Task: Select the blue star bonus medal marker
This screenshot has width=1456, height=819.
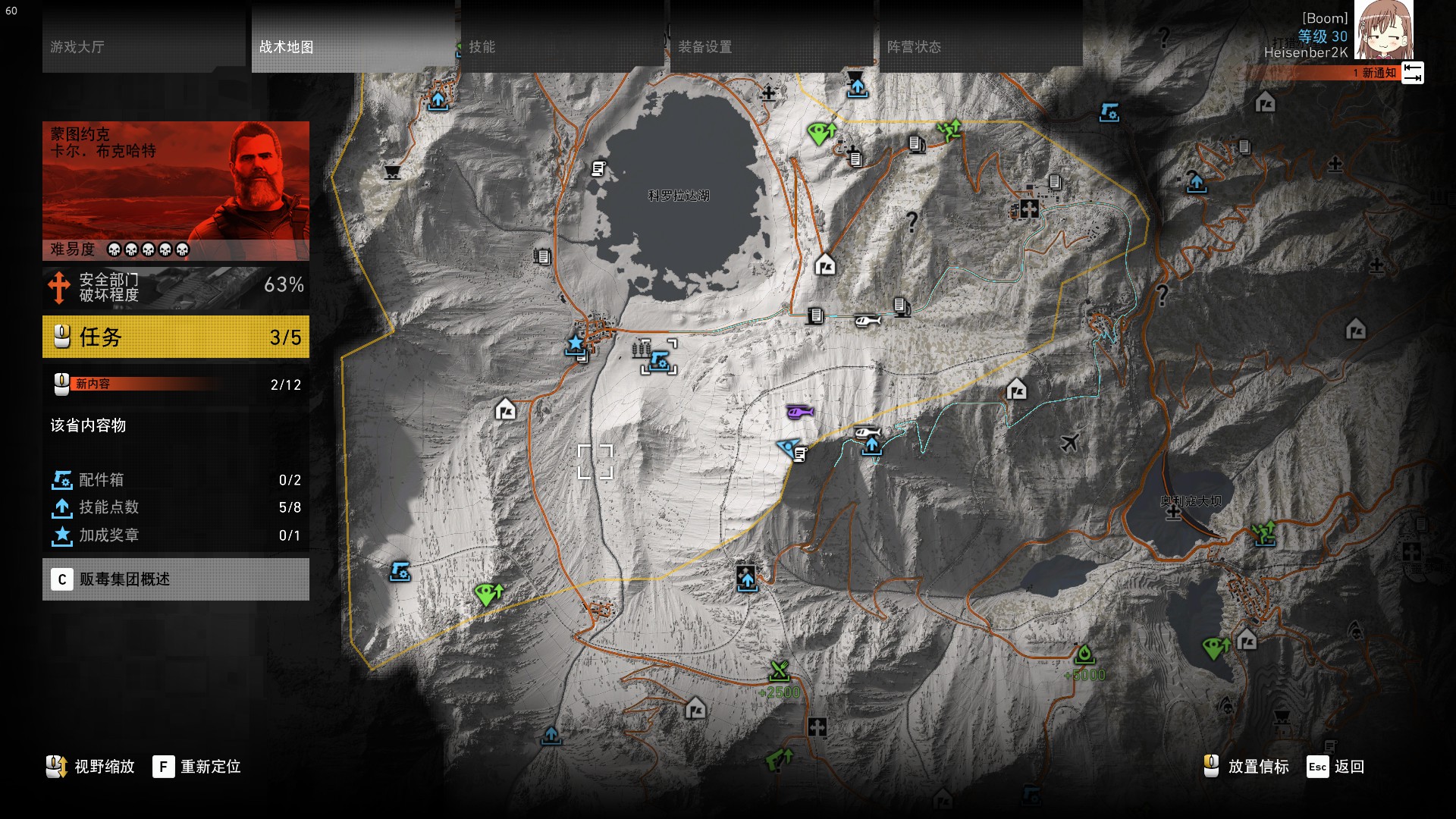Action: (x=576, y=344)
